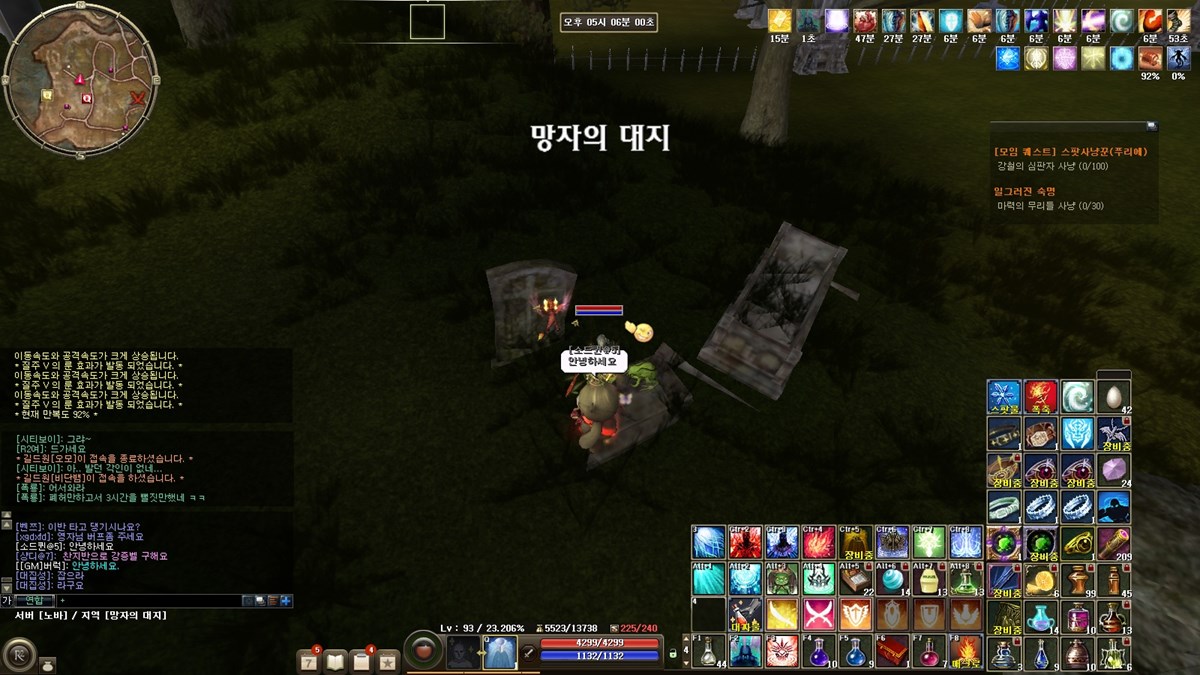Open the minimap in the corner
The image size is (1200, 675).
tap(80, 80)
